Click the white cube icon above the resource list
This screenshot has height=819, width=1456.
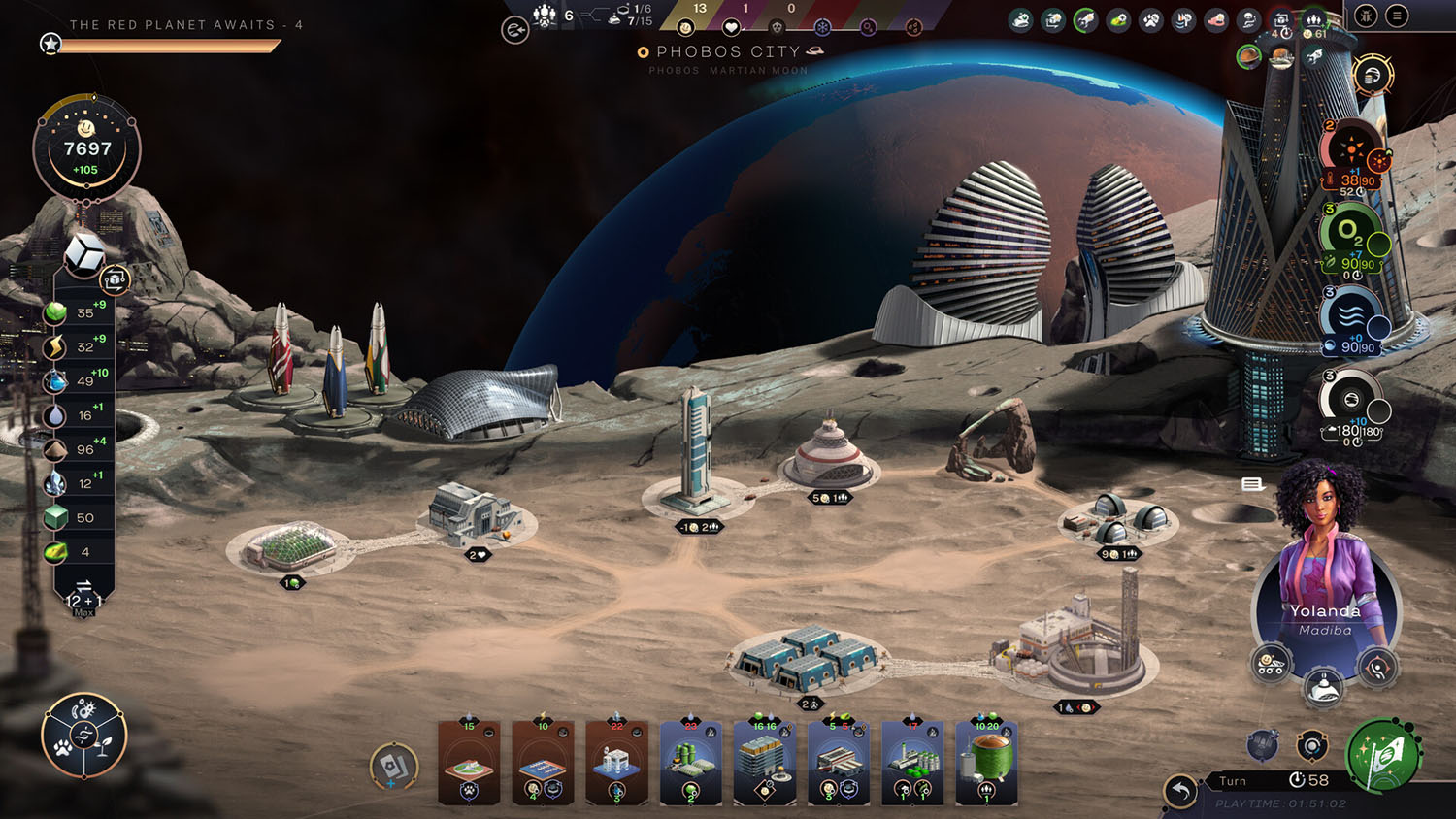pyautogui.click(x=85, y=256)
